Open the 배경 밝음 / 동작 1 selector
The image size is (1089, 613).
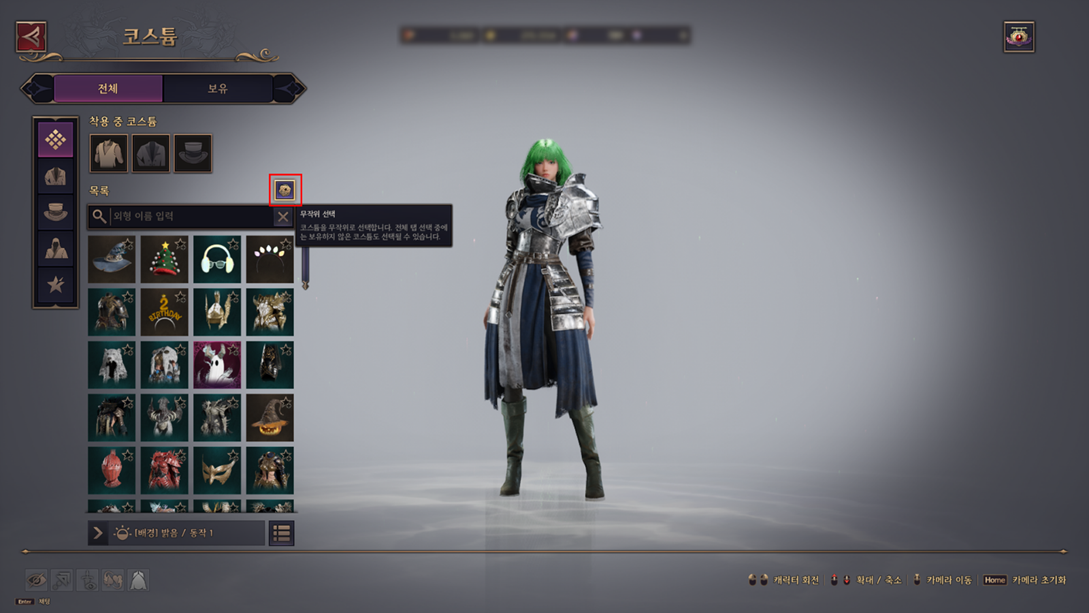pyautogui.click(x=176, y=533)
